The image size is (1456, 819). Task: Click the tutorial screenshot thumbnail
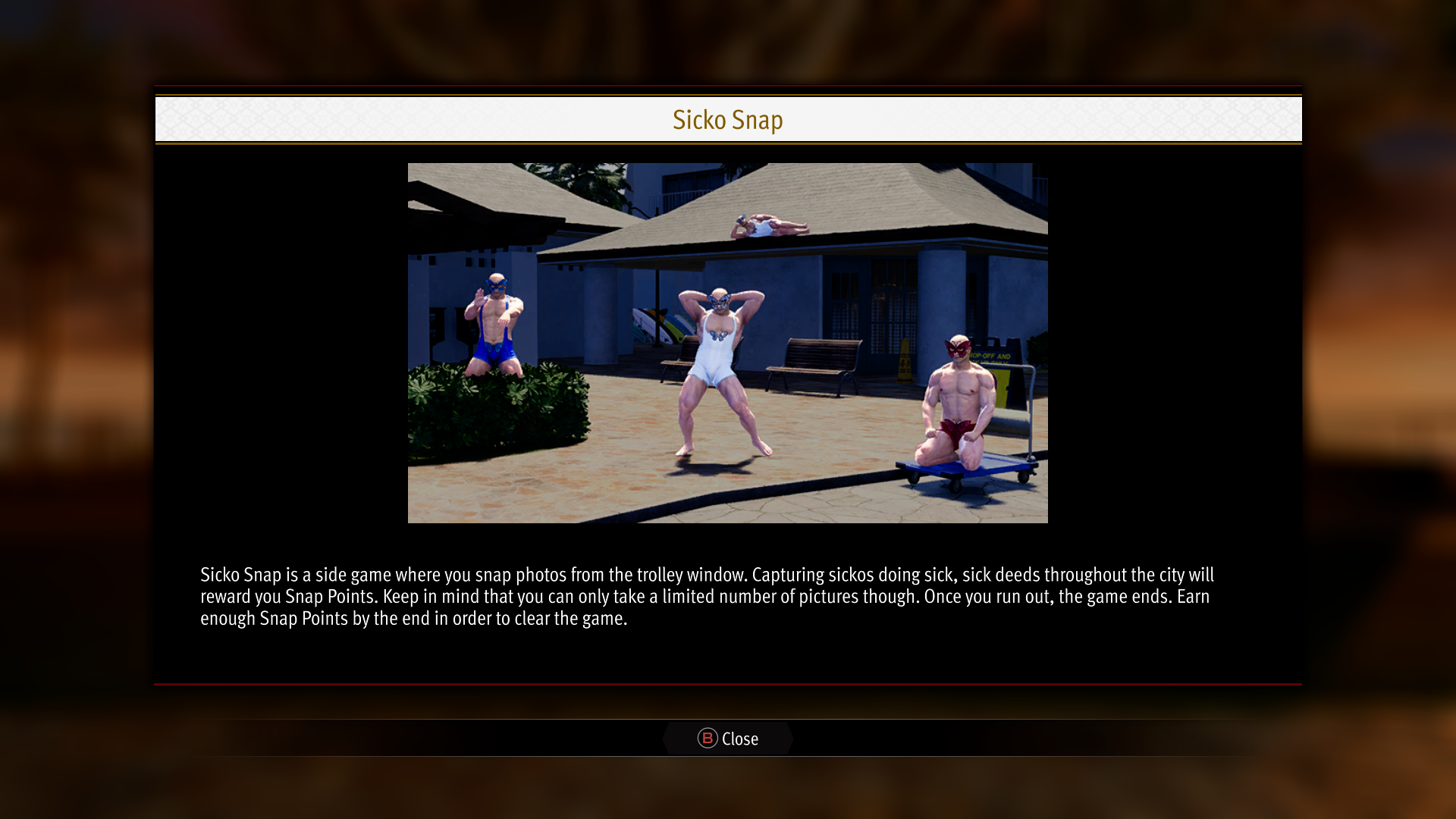coord(728,343)
